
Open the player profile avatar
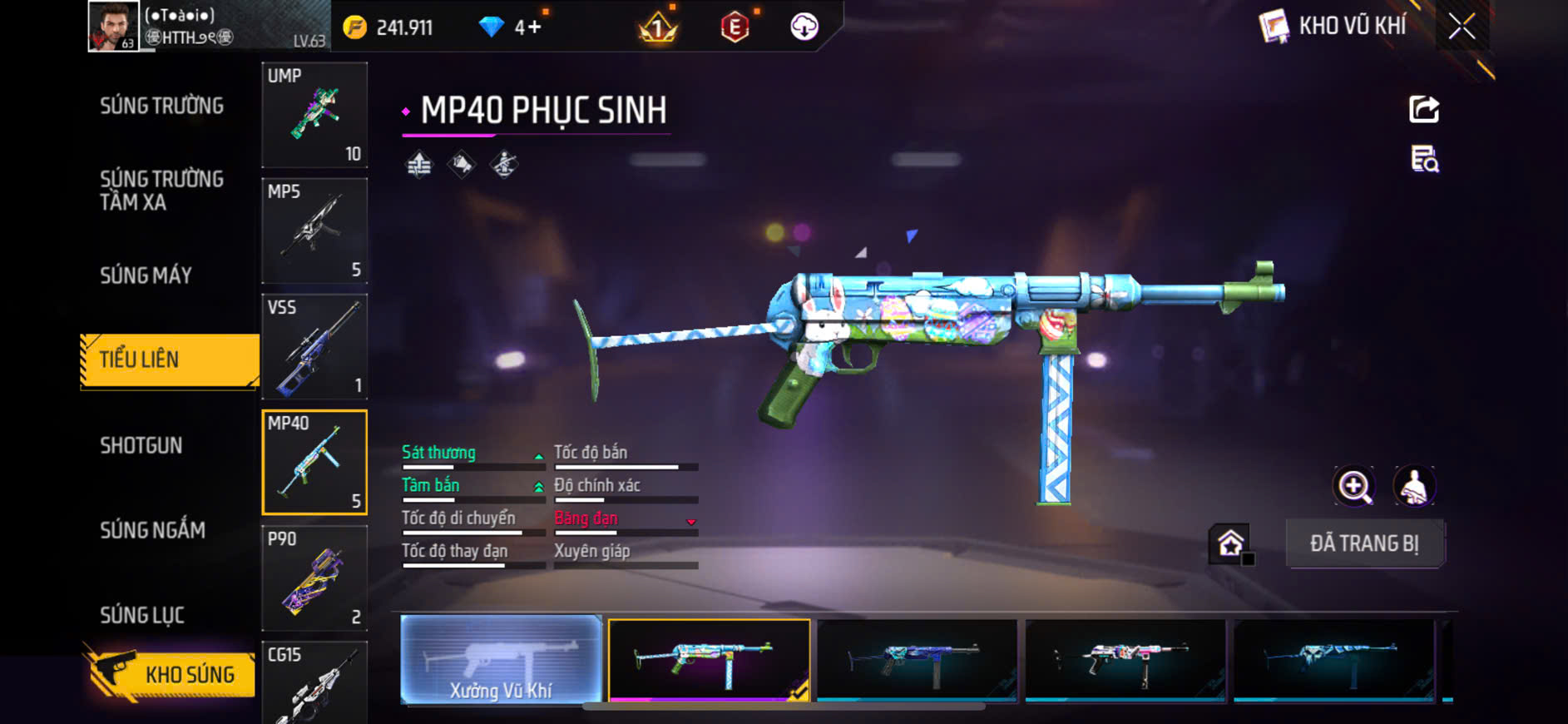pyautogui.click(x=113, y=27)
